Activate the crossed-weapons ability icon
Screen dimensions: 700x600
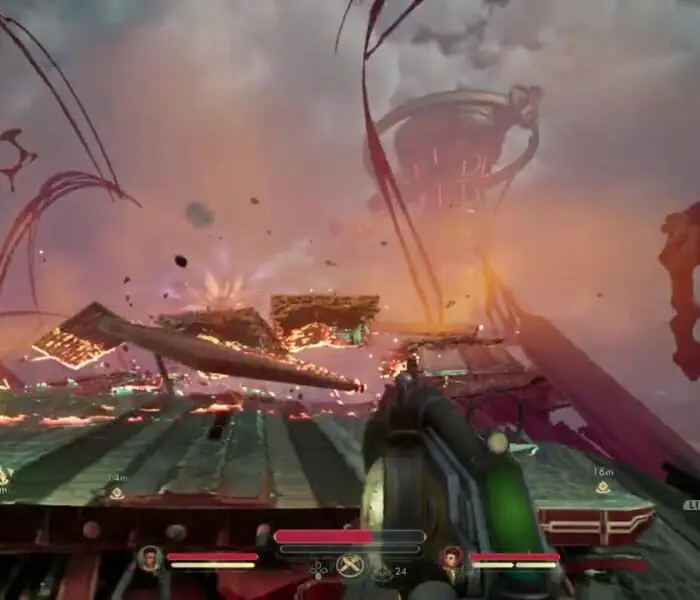click(350, 566)
